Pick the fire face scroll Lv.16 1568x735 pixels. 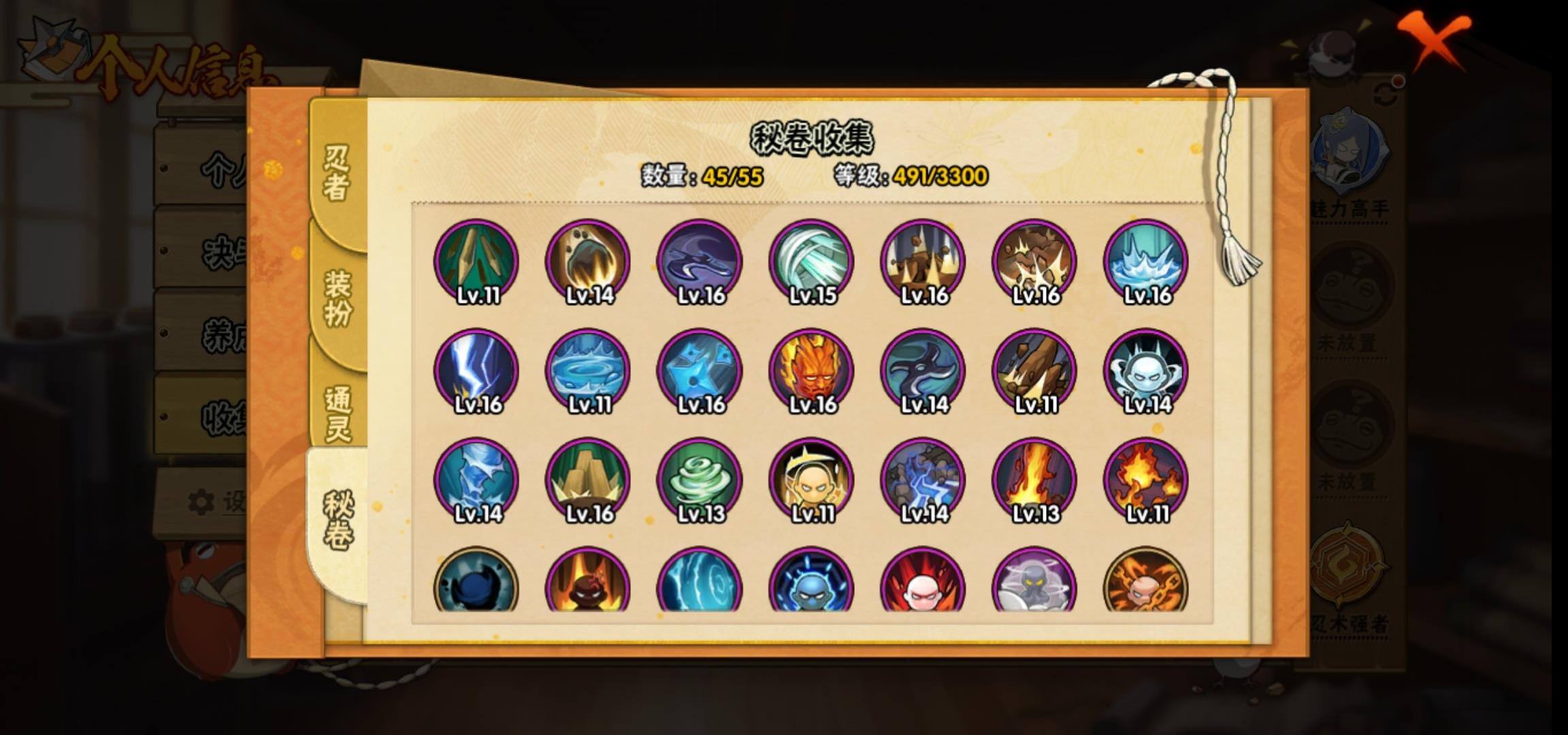pyautogui.click(x=811, y=371)
